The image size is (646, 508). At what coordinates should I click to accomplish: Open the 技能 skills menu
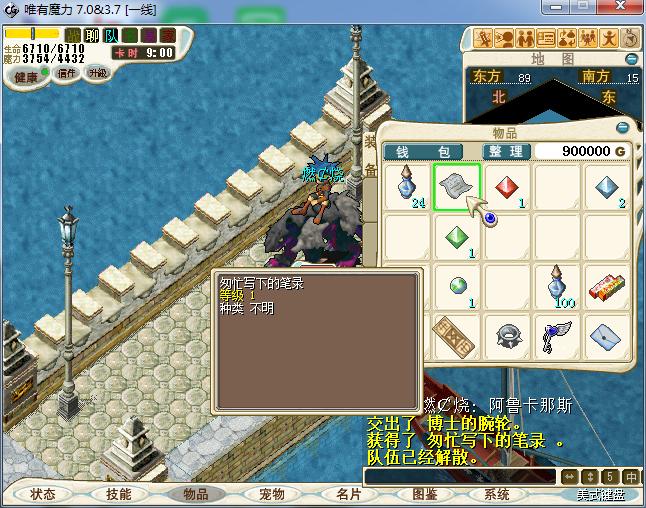pyautogui.click(x=118, y=494)
